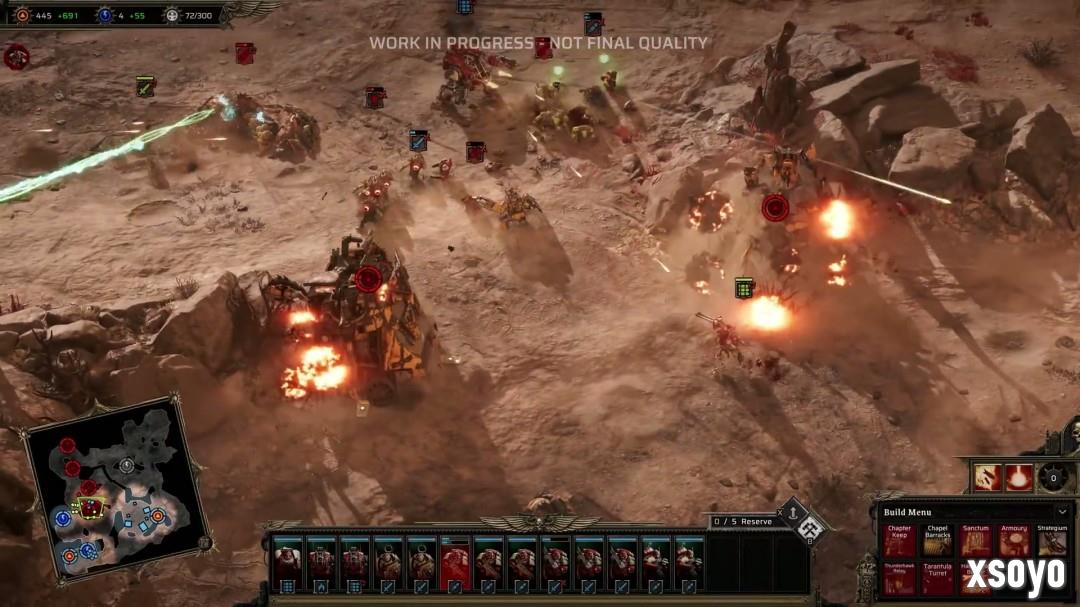Click the small round button at the minimap corner
Screen dimensions: 1080x607
tap(205, 543)
